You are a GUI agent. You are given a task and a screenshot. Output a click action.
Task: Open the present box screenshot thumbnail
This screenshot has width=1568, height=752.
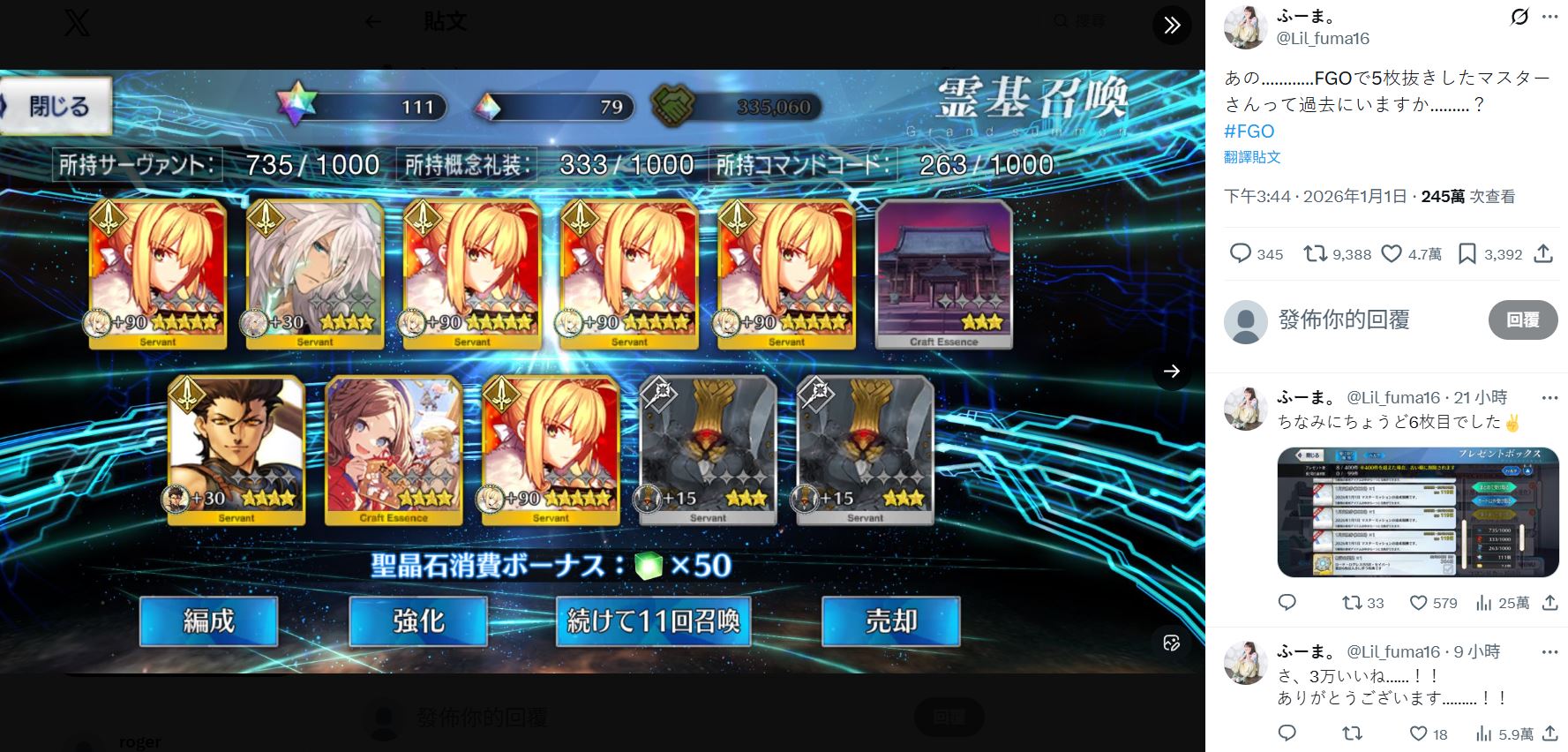pyautogui.click(x=1417, y=512)
